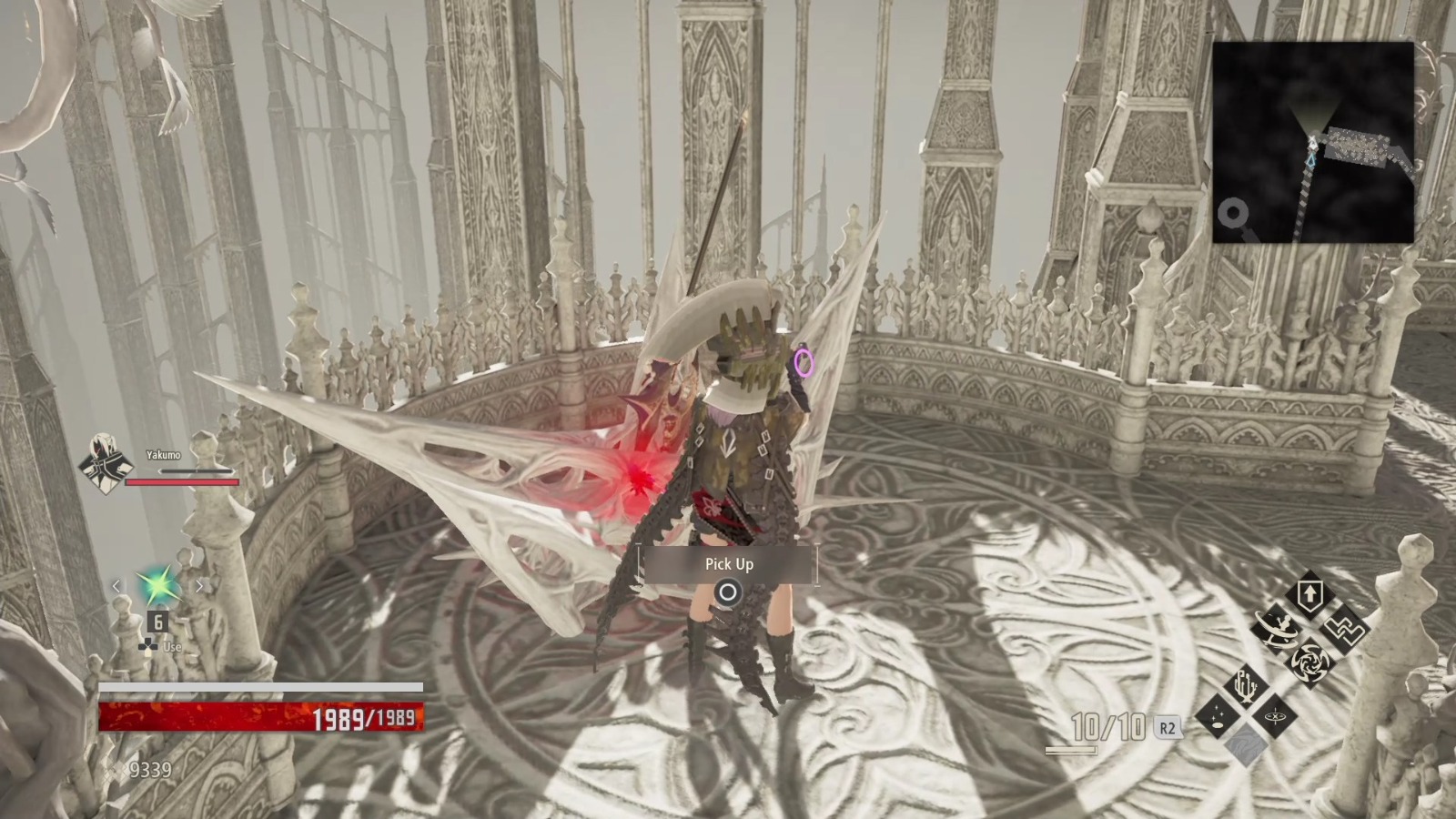
Task: Click the circle button prompt under Pick Up
Action: 728,591
